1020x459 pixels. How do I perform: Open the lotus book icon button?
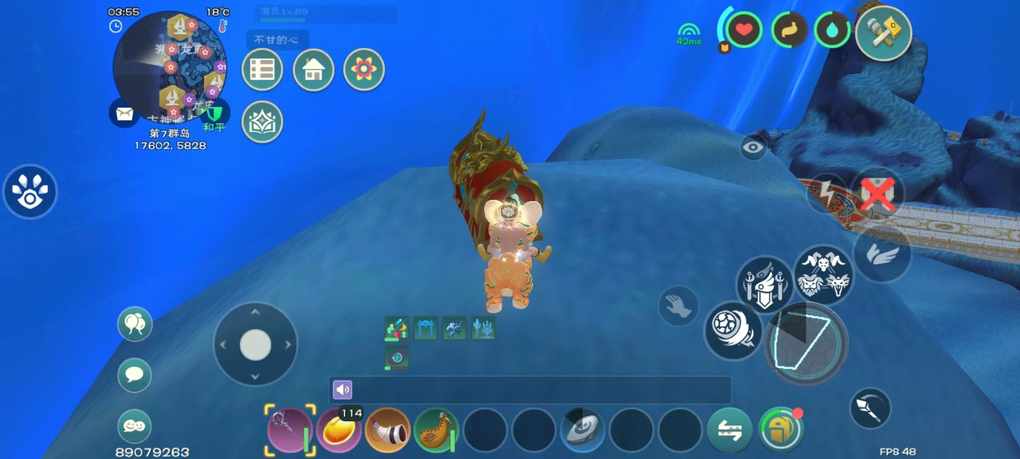tap(262, 121)
